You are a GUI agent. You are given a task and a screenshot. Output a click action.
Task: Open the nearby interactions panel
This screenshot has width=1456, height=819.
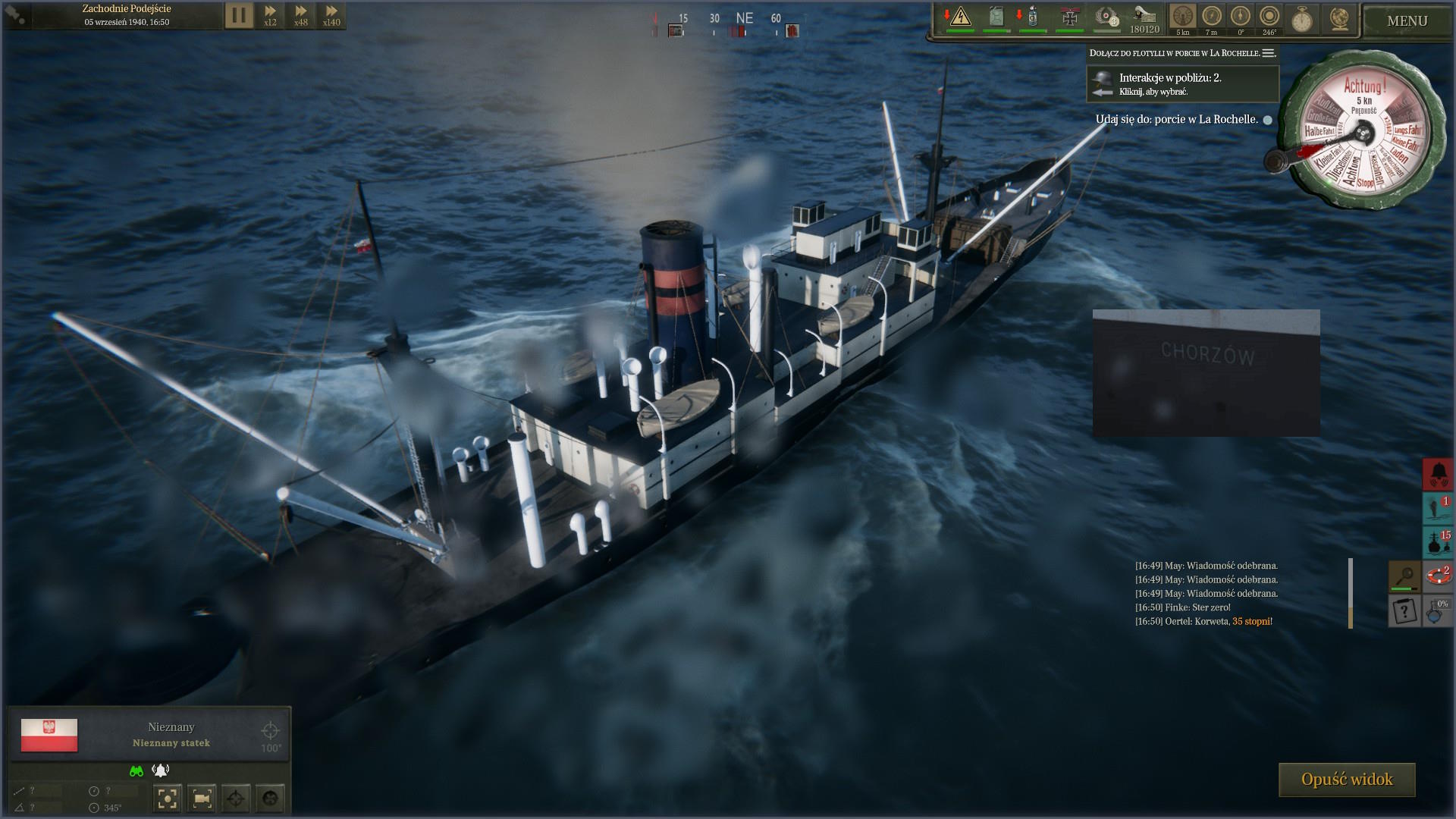[1183, 83]
